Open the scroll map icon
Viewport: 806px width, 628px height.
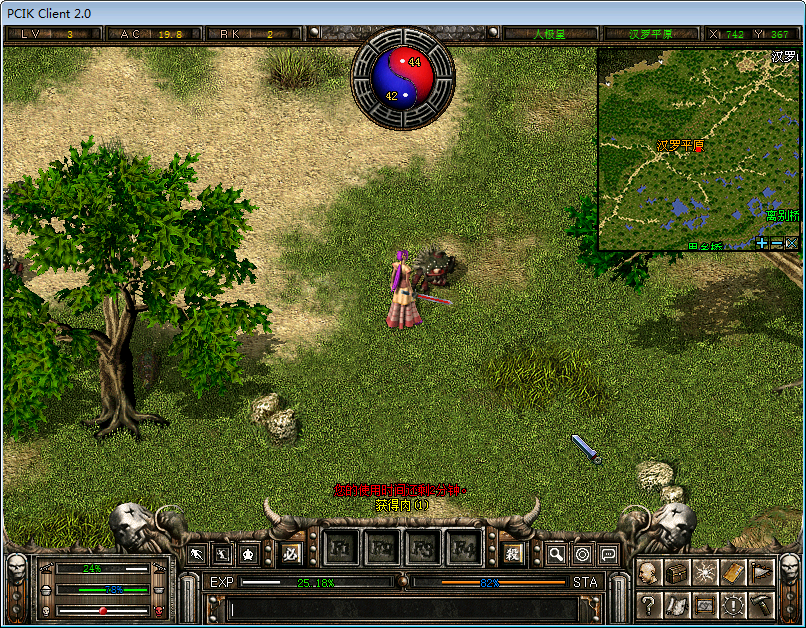click(x=677, y=604)
